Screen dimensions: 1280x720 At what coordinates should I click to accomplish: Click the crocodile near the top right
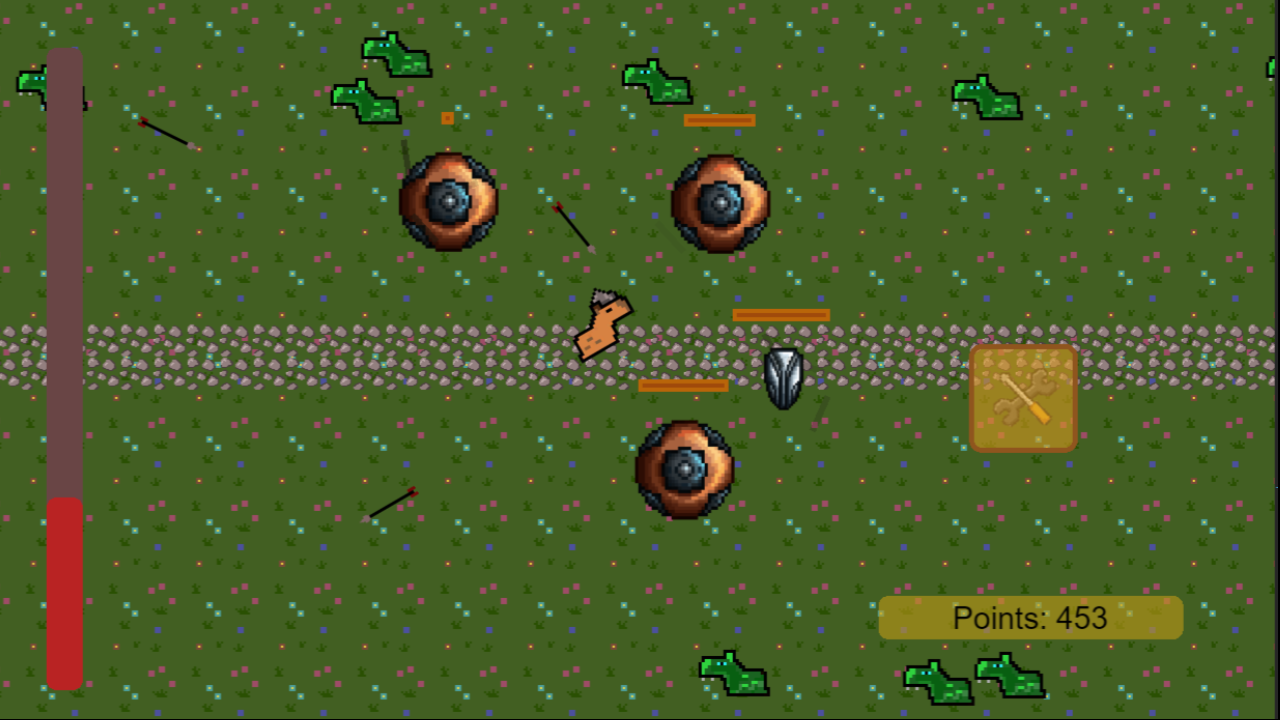(985, 95)
